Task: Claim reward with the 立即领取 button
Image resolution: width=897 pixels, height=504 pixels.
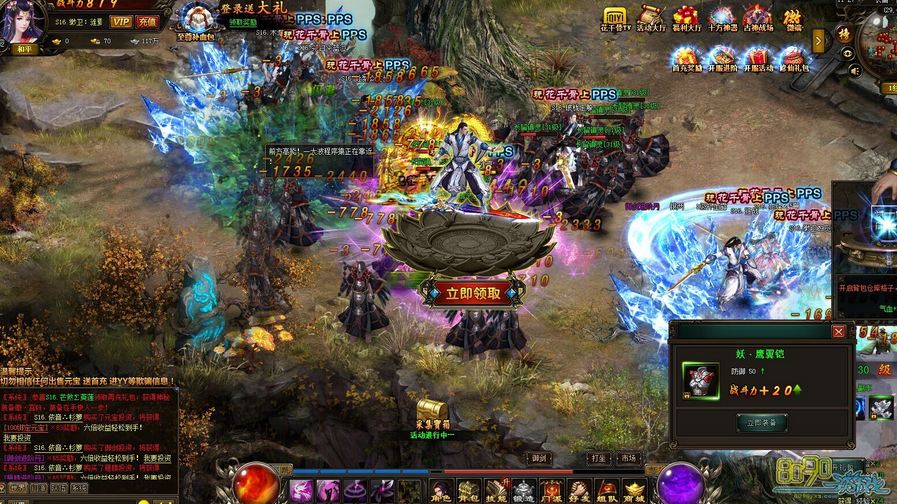Action: pos(473,293)
